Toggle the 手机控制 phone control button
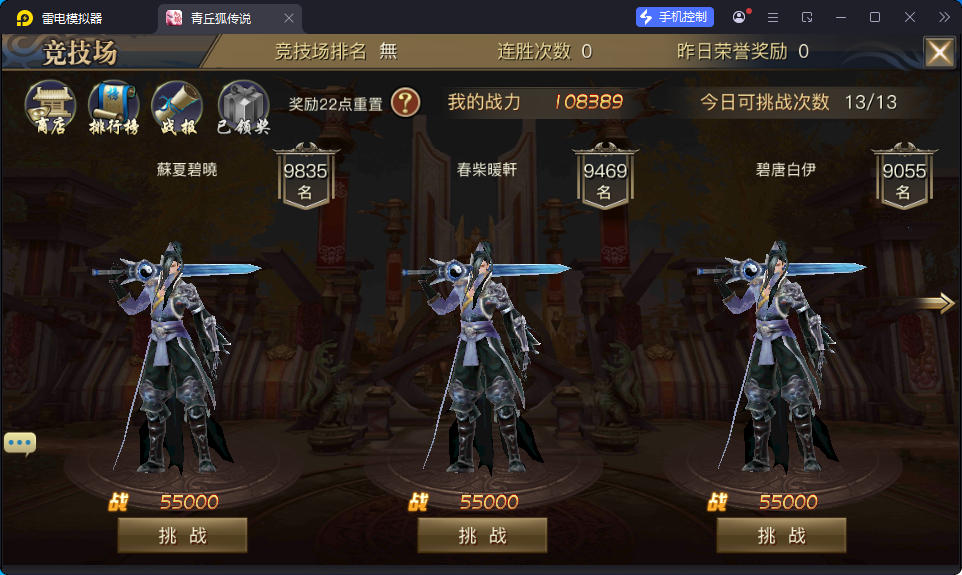Screen dimensions: 962x575 [675, 17]
